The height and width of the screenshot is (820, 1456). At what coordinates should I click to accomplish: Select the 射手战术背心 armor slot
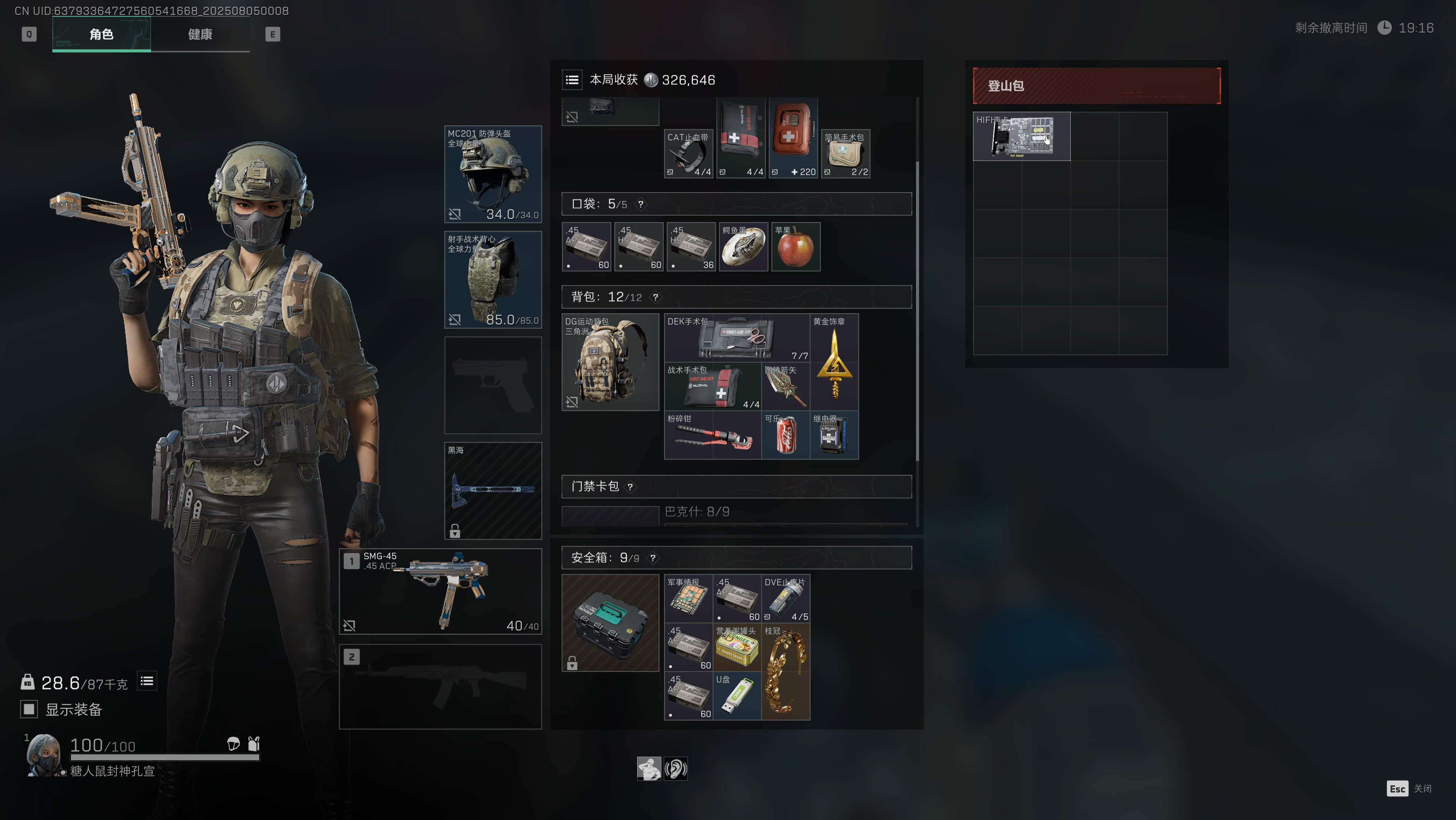[493, 279]
